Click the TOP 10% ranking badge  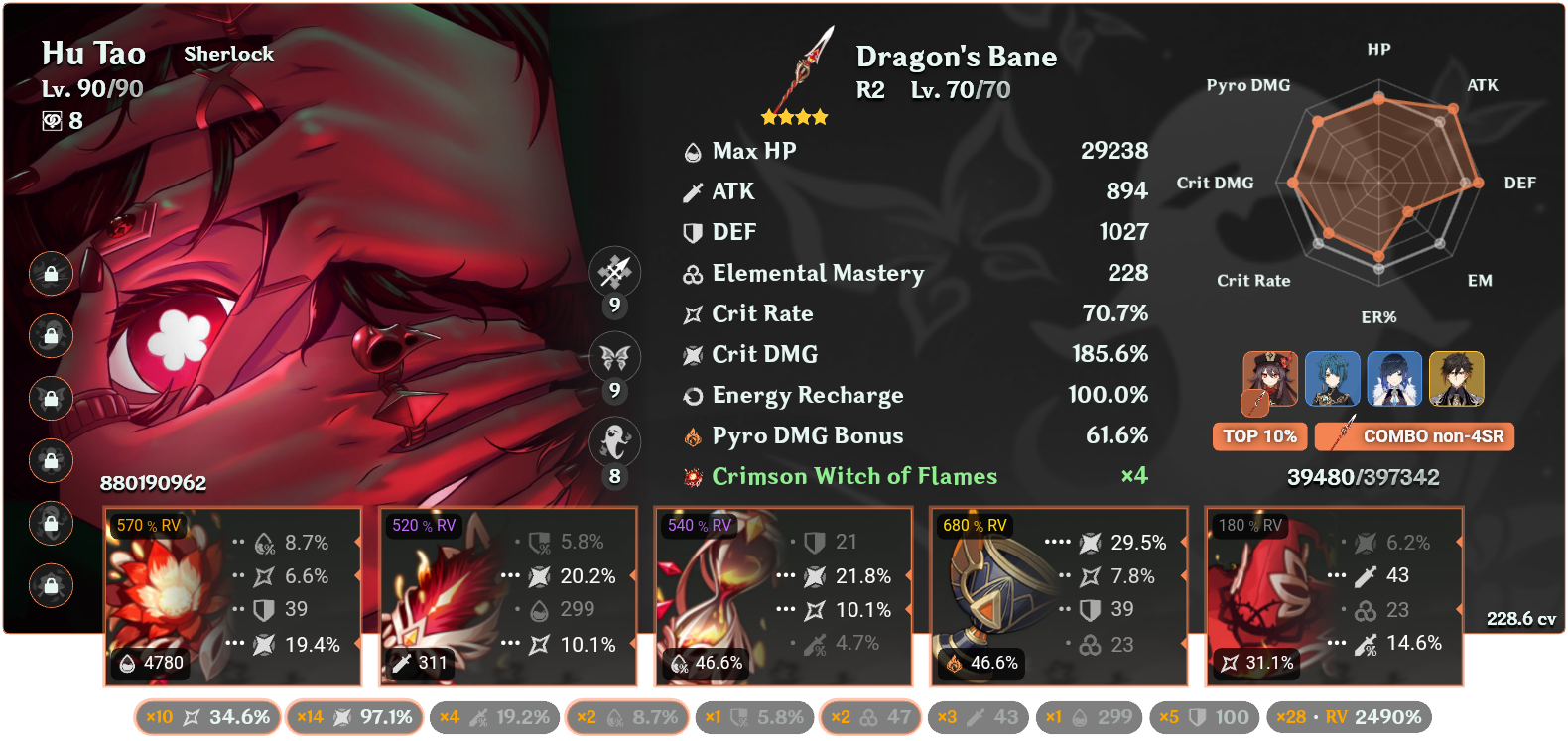(x=1258, y=436)
